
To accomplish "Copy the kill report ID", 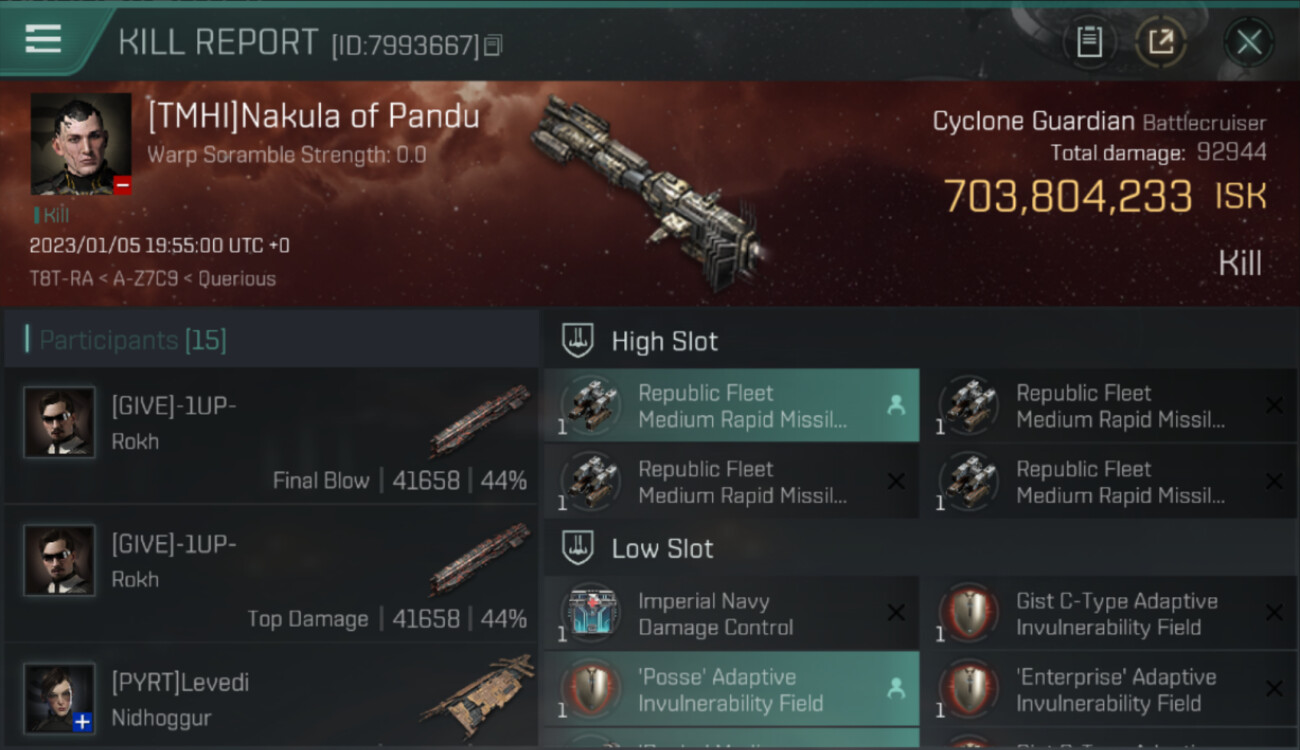I will (x=493, y=45).
